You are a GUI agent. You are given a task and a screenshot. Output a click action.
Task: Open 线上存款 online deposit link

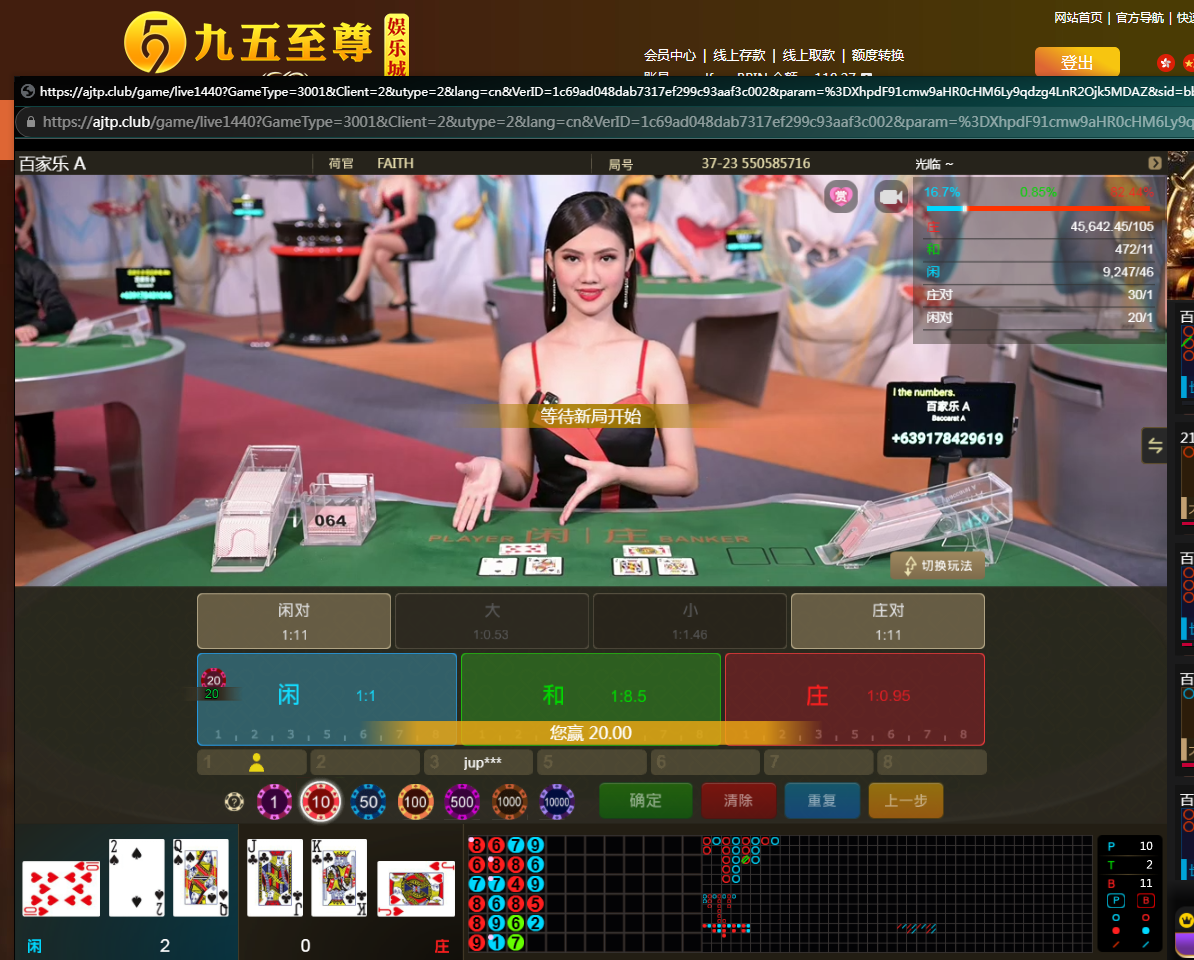click(x=739, y=55)
